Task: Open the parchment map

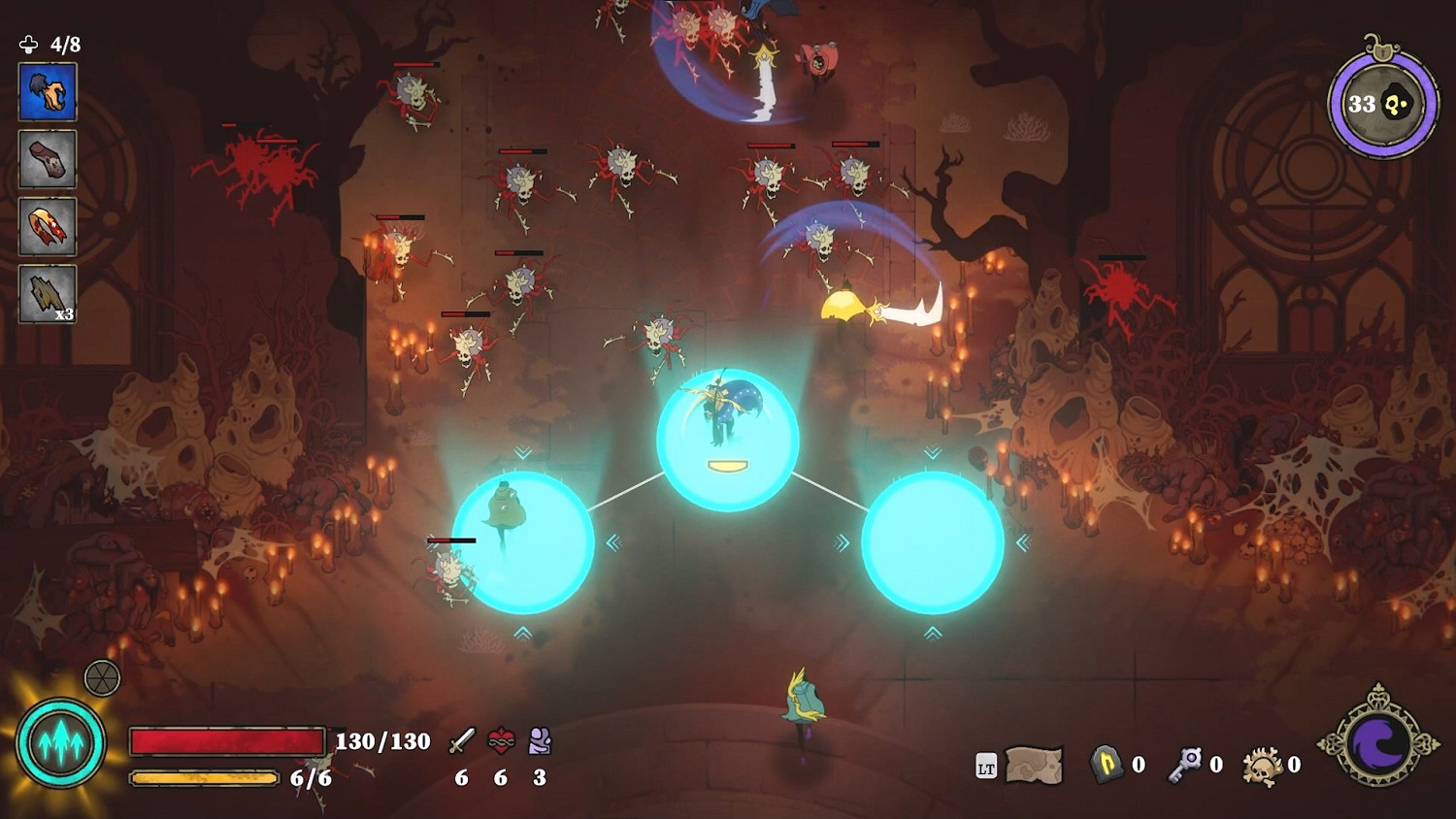Action: pyautogui.click(x=1034, y=765)
